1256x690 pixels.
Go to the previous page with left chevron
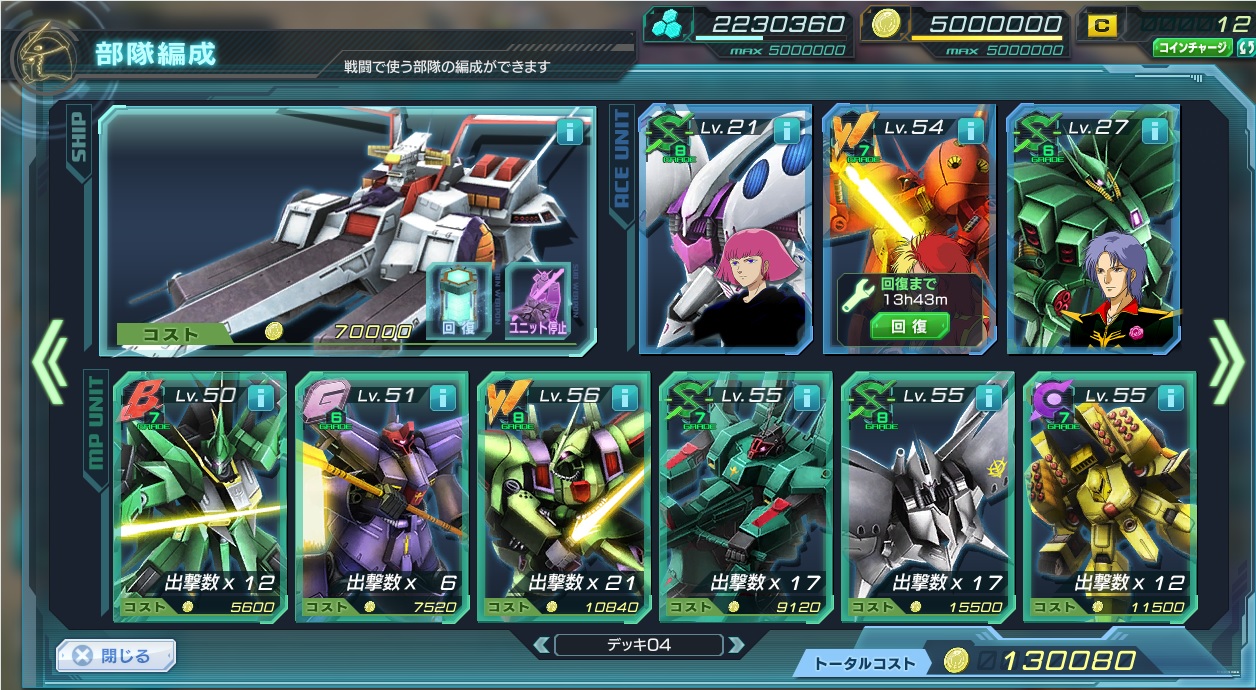[x=48, y=361]
